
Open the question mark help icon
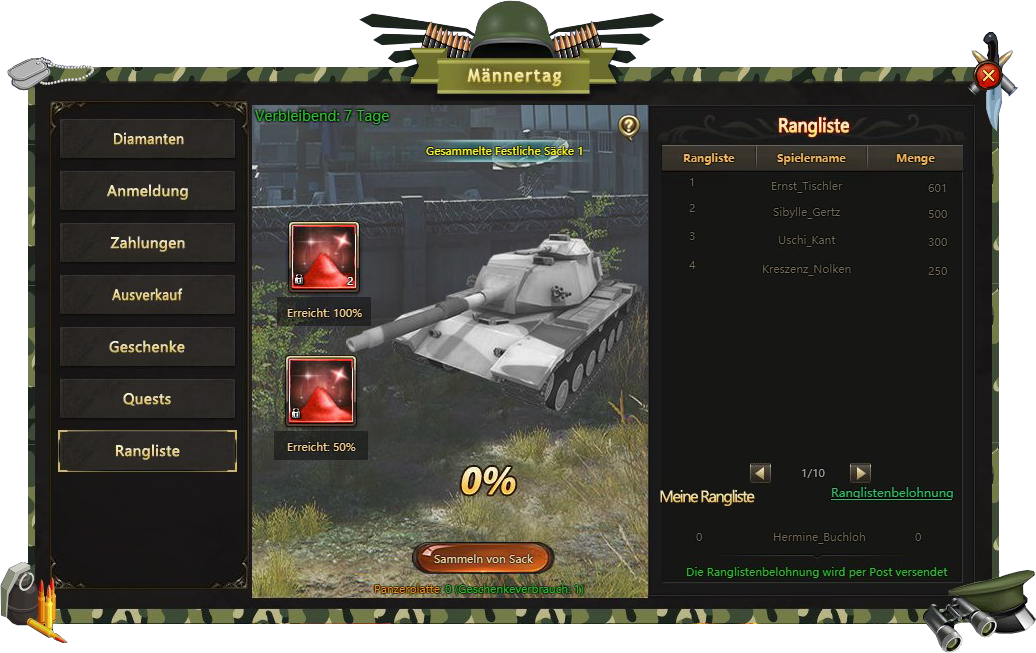(628, 126)
